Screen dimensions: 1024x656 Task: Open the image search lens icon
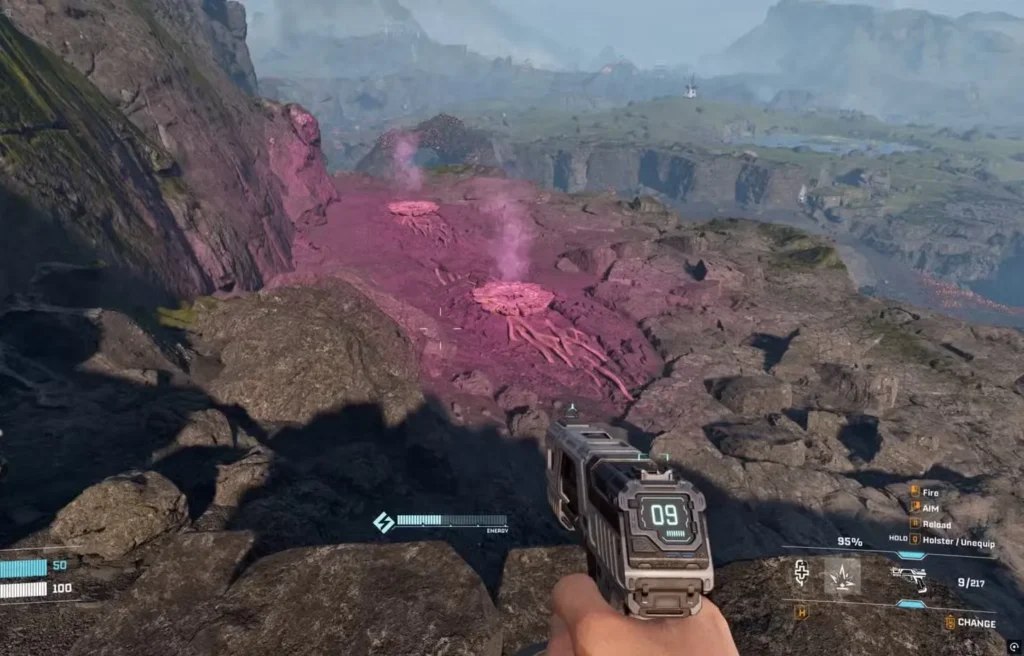point(1015,647)
